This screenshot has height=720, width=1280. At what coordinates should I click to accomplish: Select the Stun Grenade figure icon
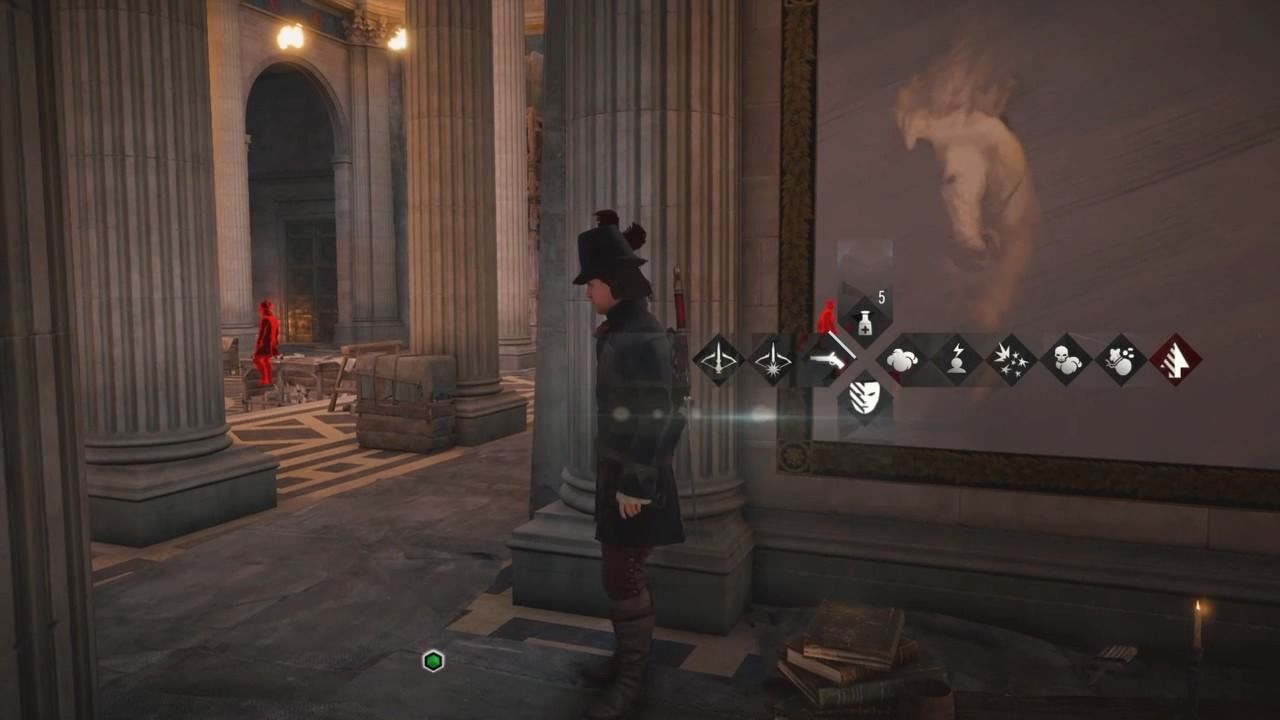point(957,360)
